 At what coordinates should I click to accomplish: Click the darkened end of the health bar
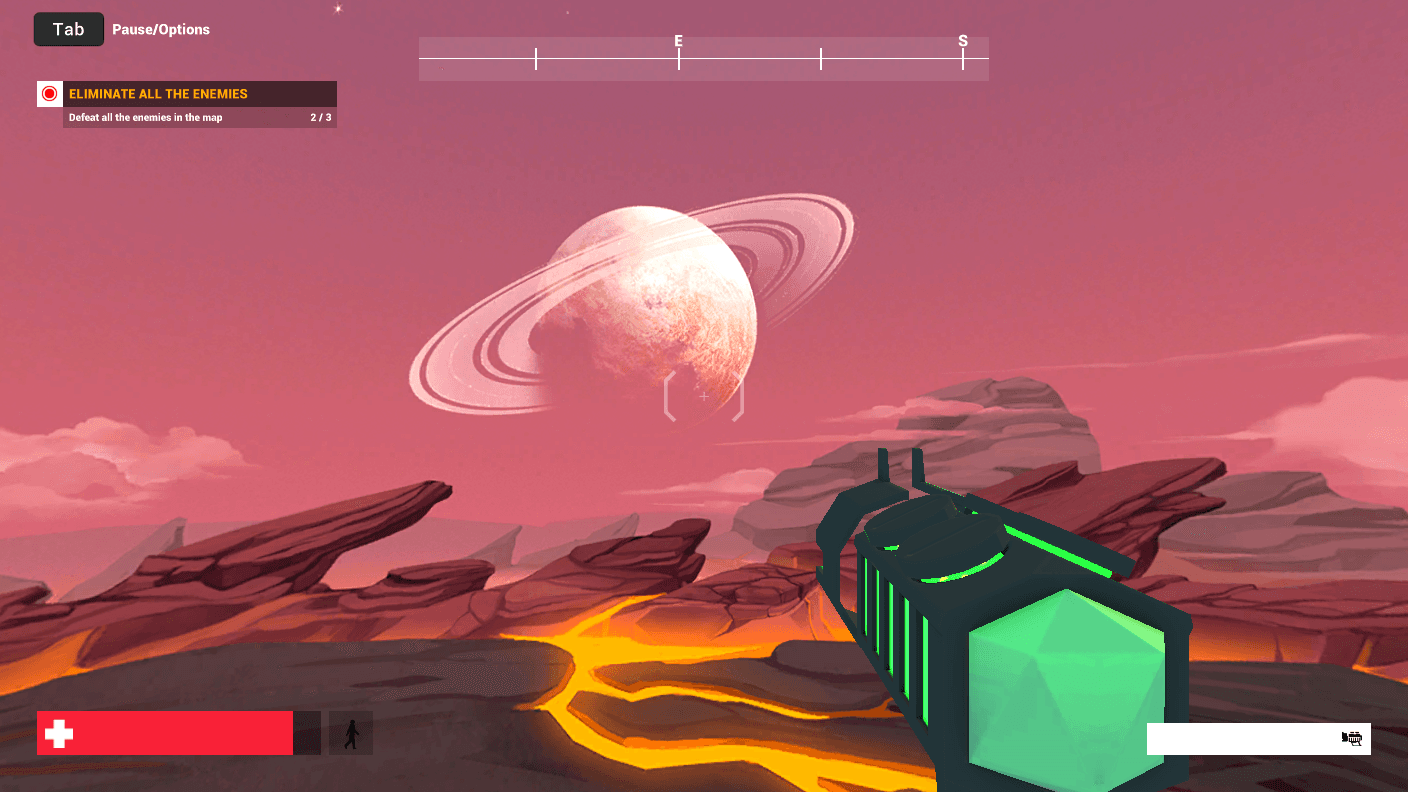click(308, 733)
